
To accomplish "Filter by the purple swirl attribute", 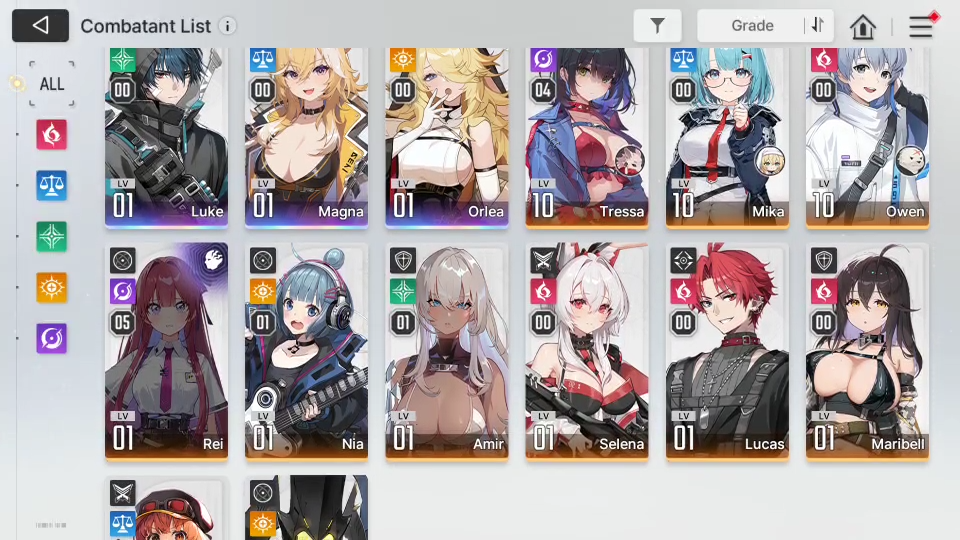I will 52,338.
